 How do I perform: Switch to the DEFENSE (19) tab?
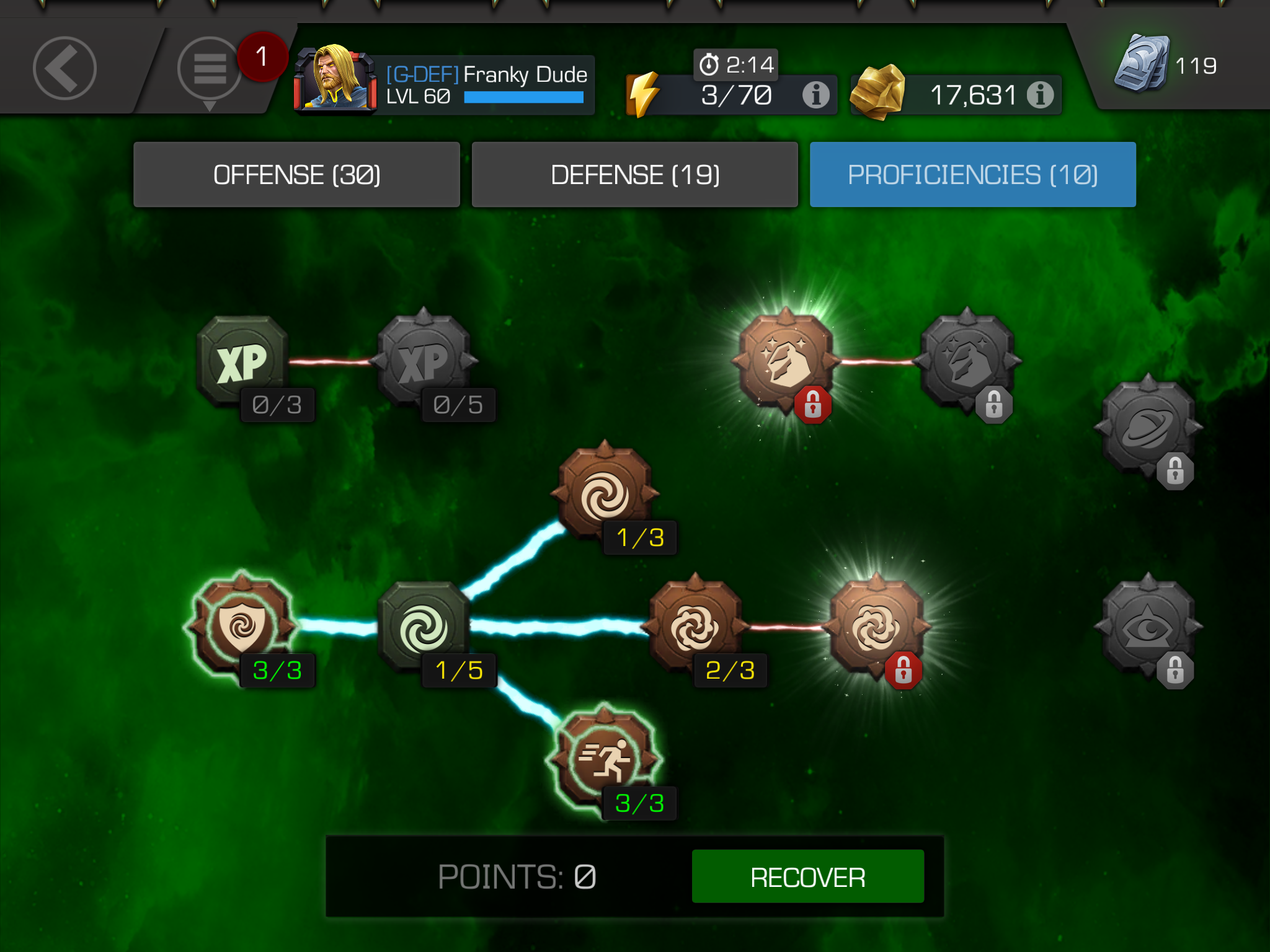635,174
